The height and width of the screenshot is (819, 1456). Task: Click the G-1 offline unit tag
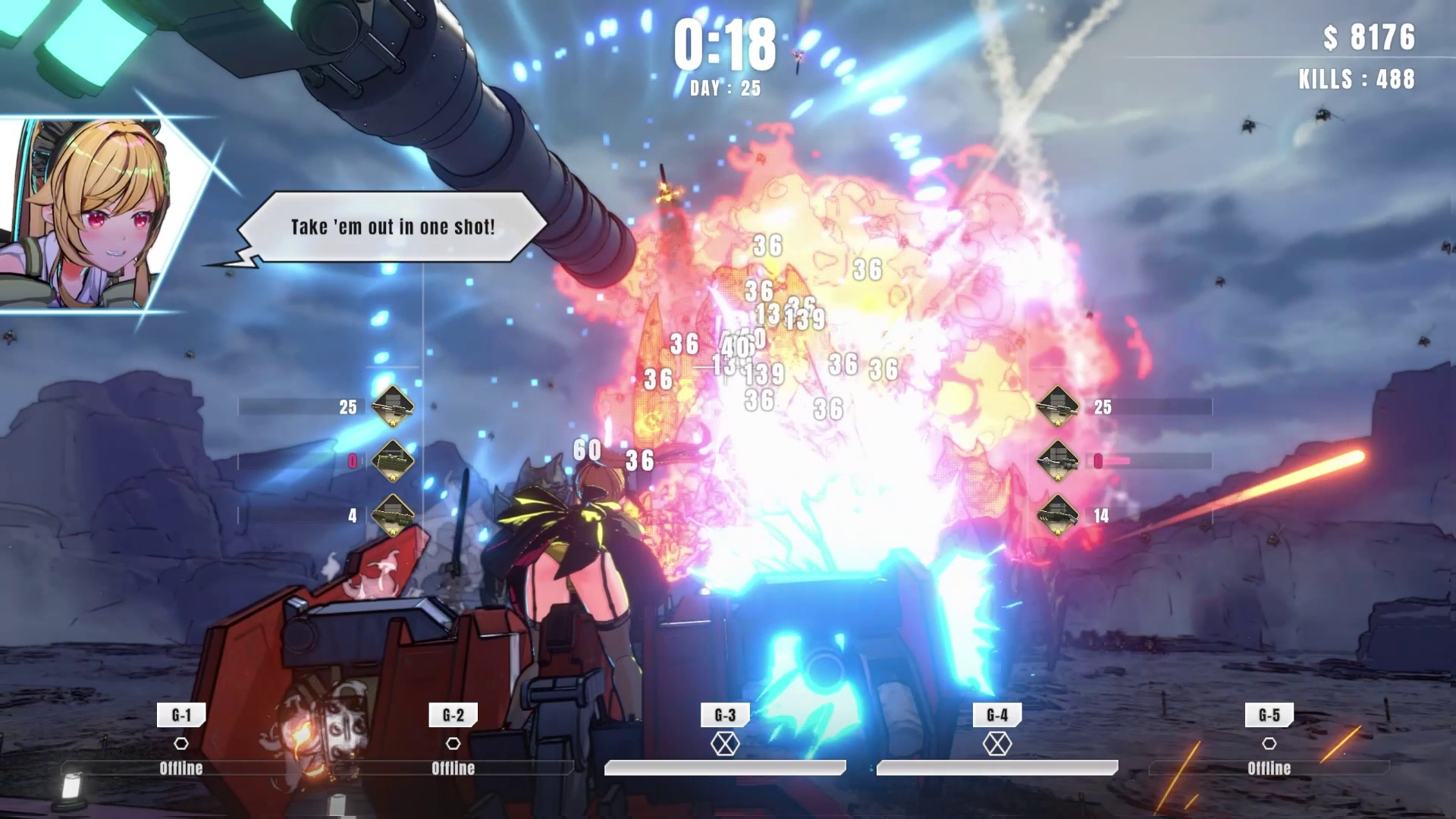click(x=181, y=715)
